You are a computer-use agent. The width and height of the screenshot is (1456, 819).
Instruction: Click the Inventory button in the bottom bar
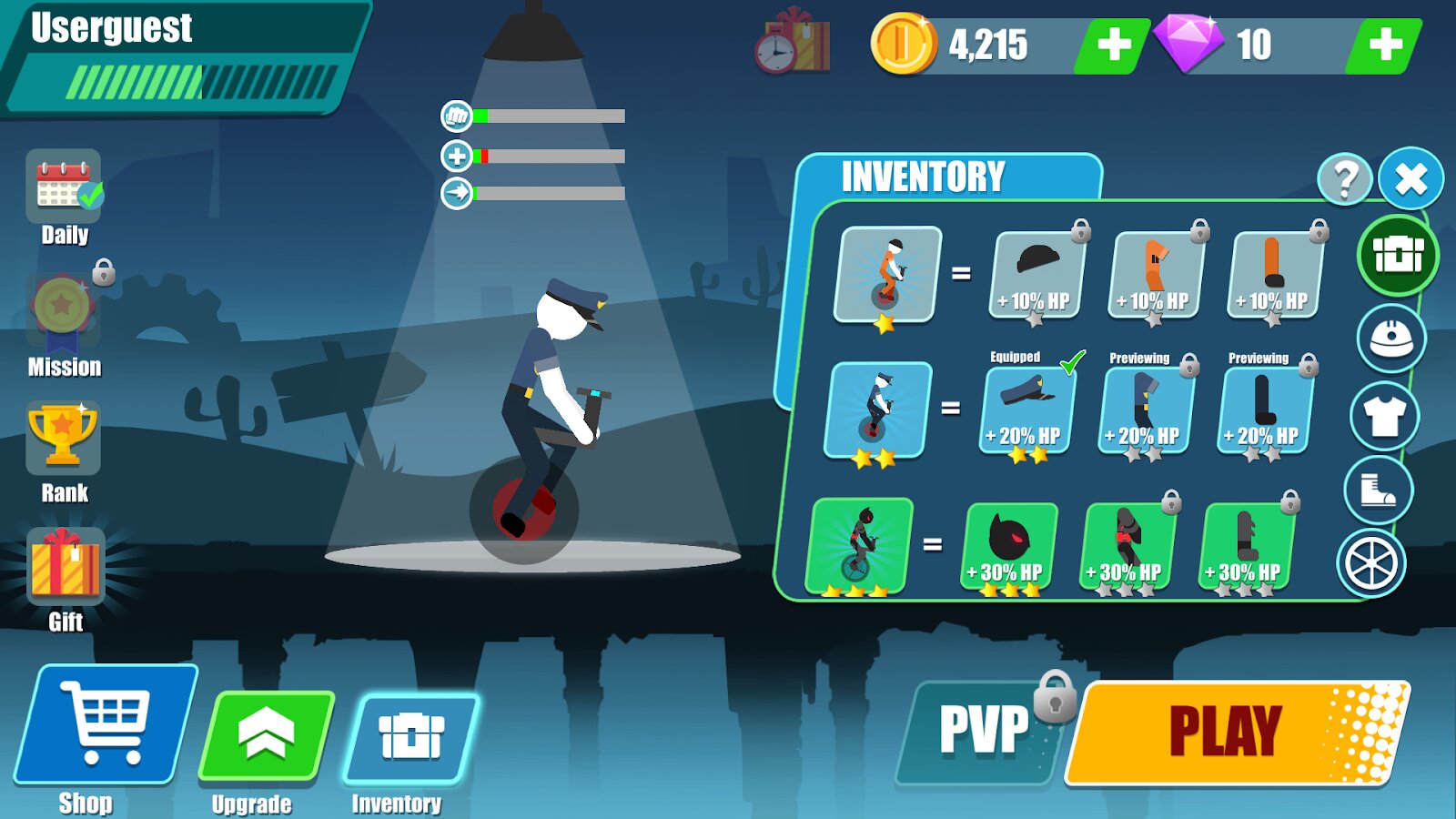pos(410,737)
